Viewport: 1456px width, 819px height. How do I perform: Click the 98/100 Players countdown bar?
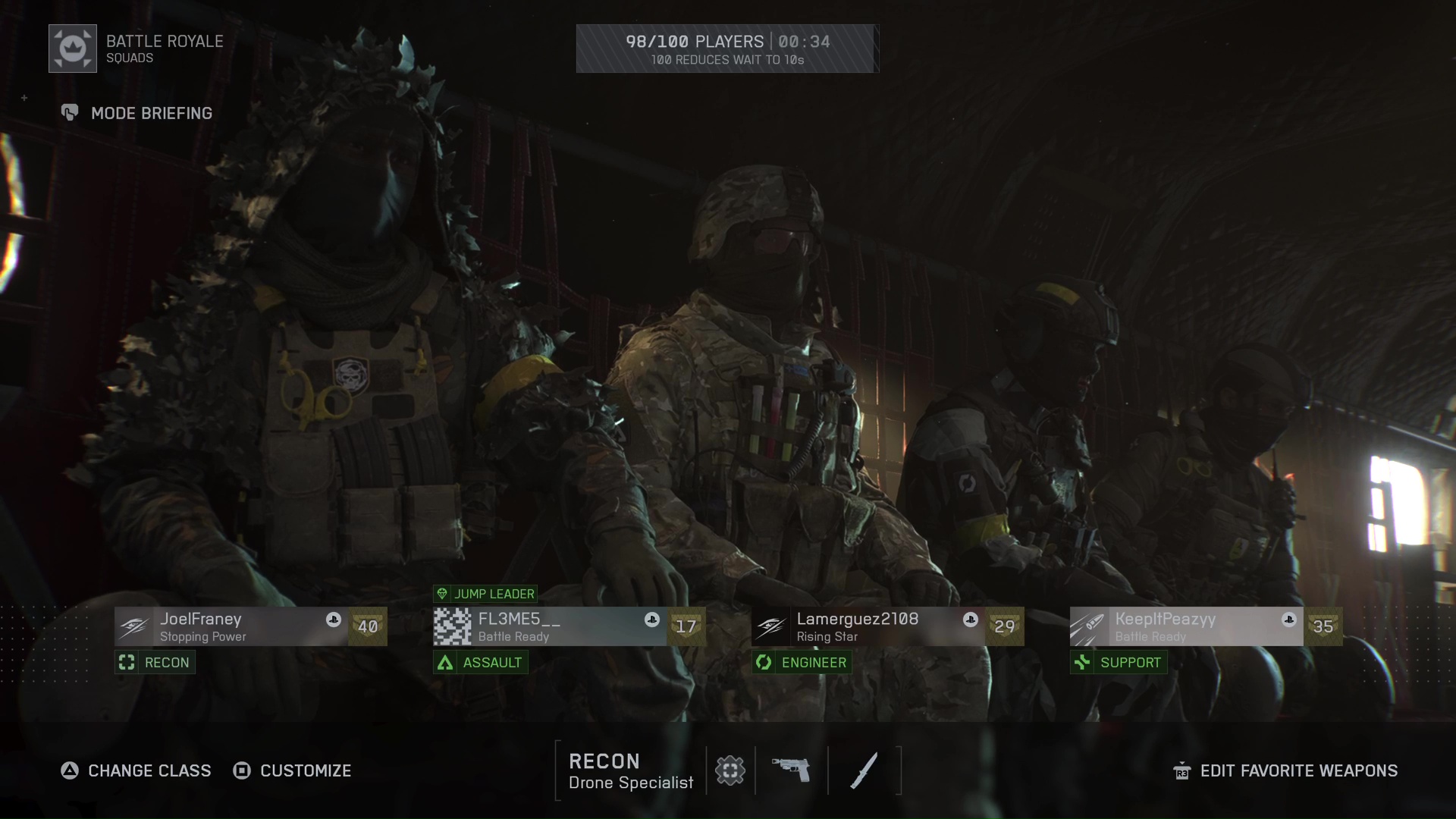click(x=727, y=48)
